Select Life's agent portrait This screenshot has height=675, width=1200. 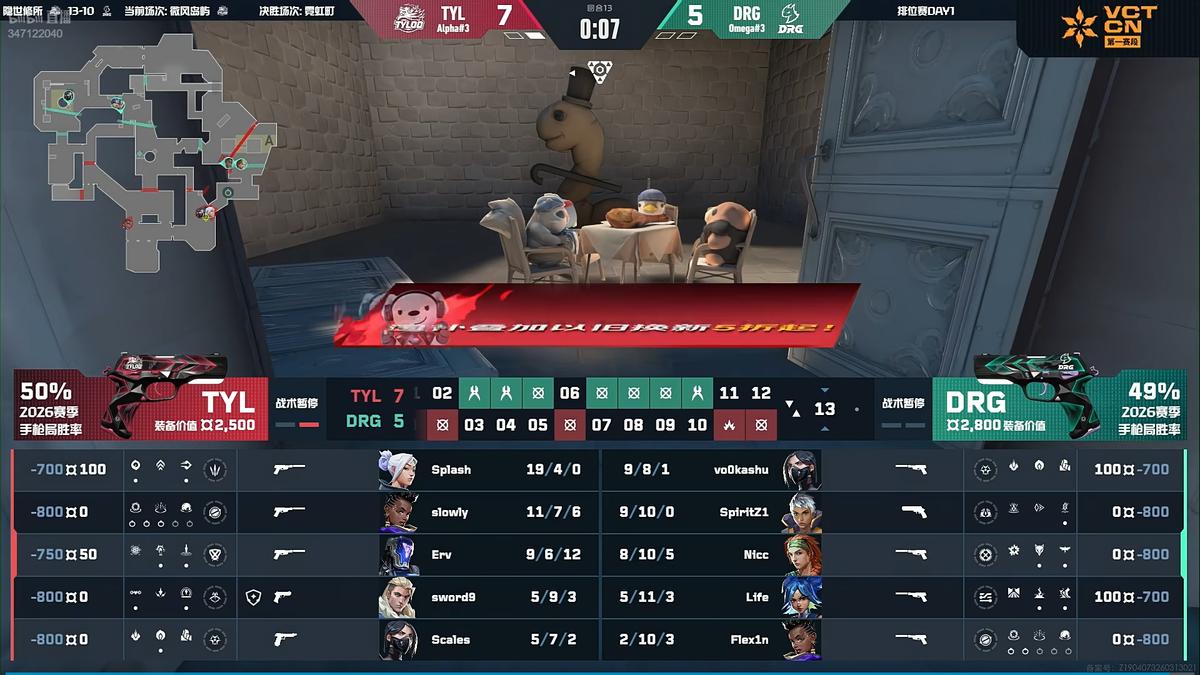click(802, 597)
